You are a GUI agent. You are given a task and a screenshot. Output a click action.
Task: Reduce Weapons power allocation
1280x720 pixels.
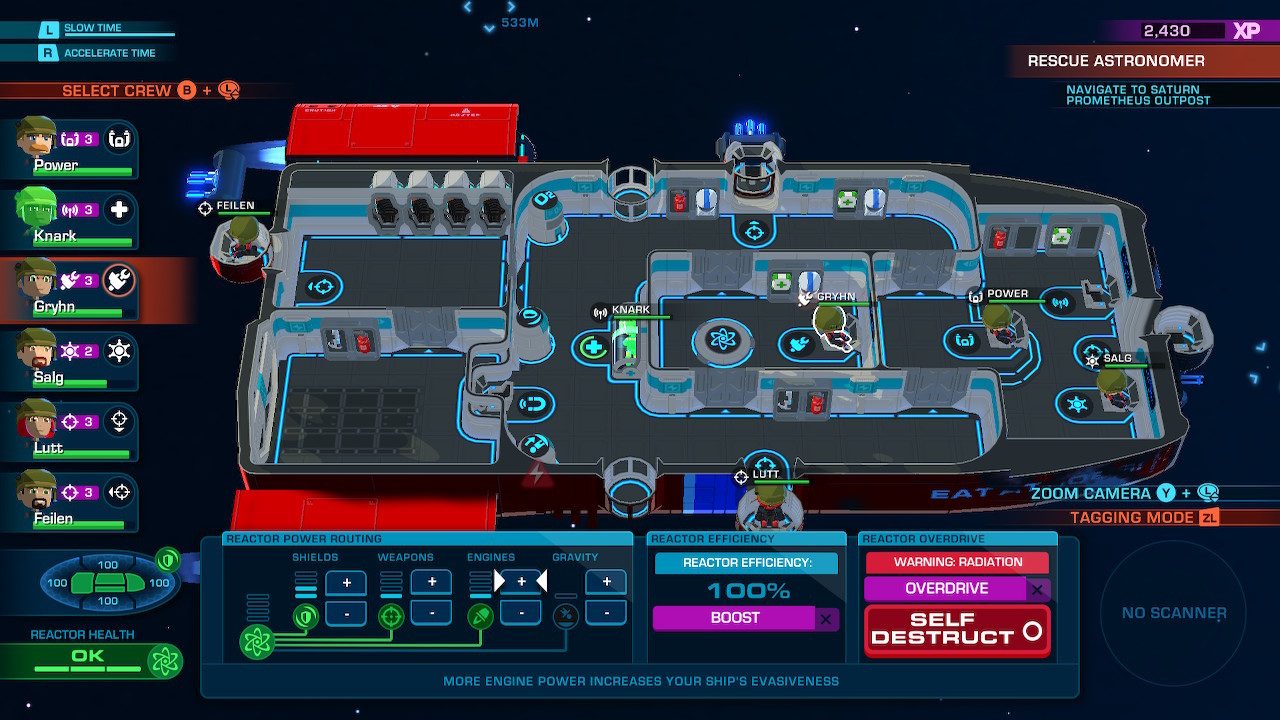(432, 612)
